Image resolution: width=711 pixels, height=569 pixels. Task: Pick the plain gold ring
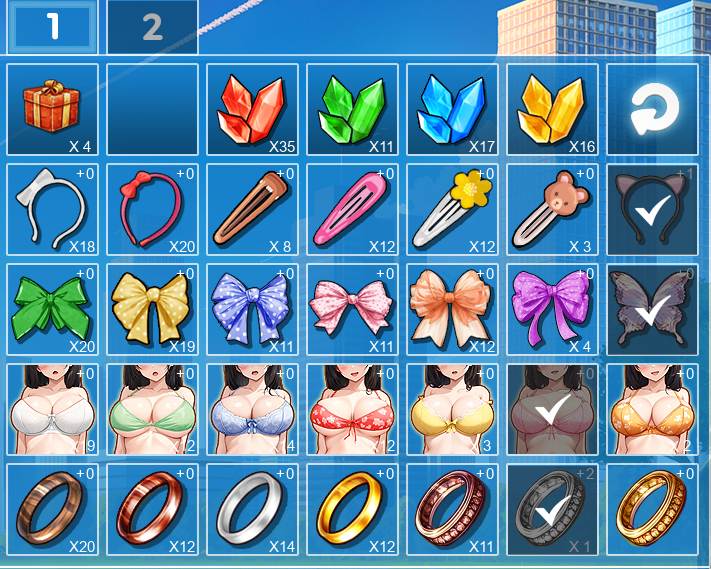pos(352,510)
